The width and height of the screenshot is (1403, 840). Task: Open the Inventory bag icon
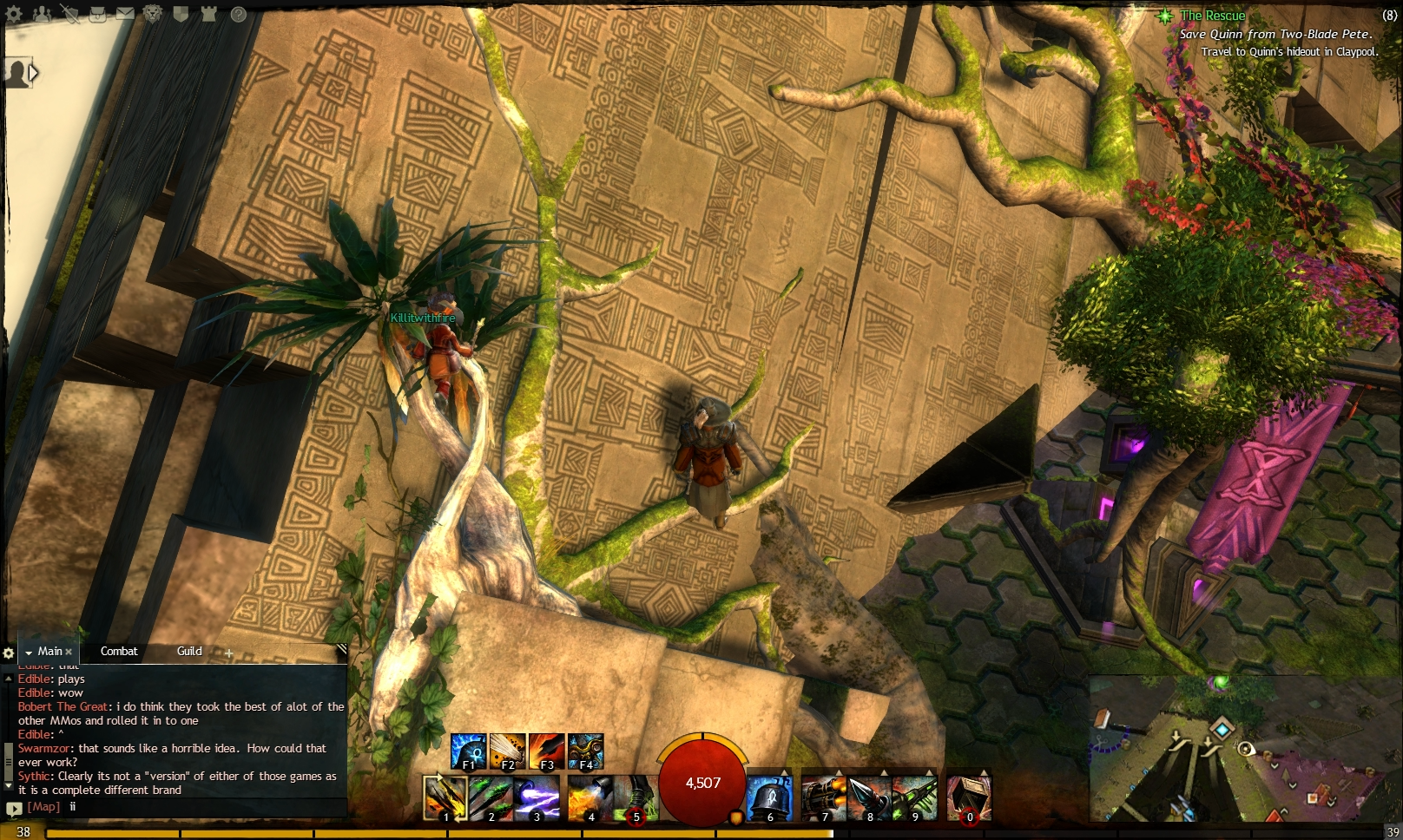click(98, 14)
